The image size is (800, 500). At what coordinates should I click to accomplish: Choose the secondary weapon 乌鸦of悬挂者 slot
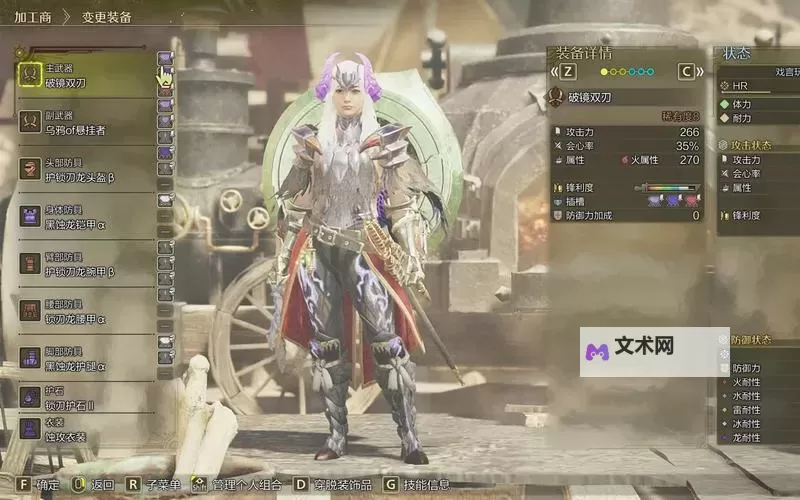85,123
